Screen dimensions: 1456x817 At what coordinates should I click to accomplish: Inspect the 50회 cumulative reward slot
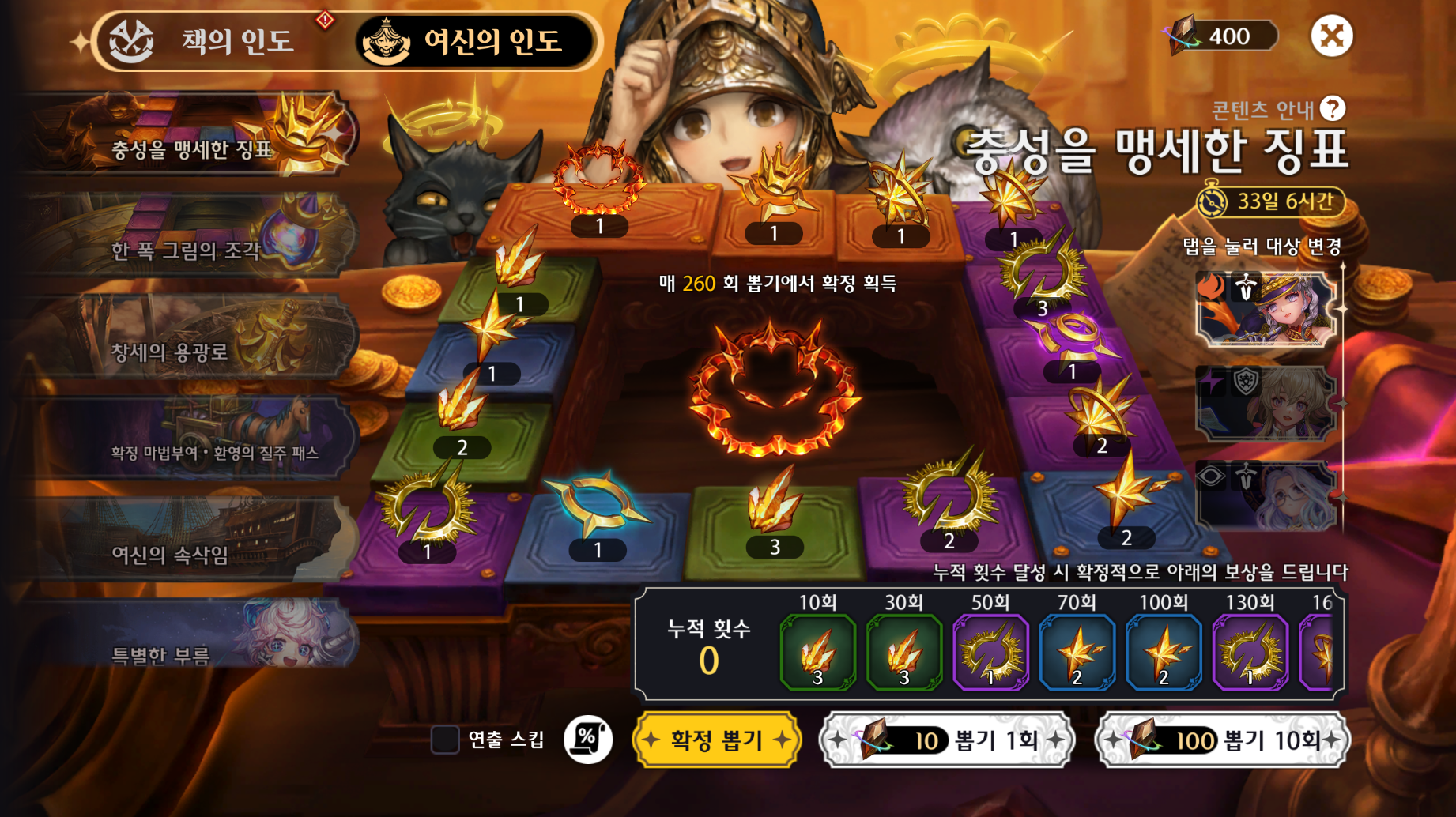(990, 653)
